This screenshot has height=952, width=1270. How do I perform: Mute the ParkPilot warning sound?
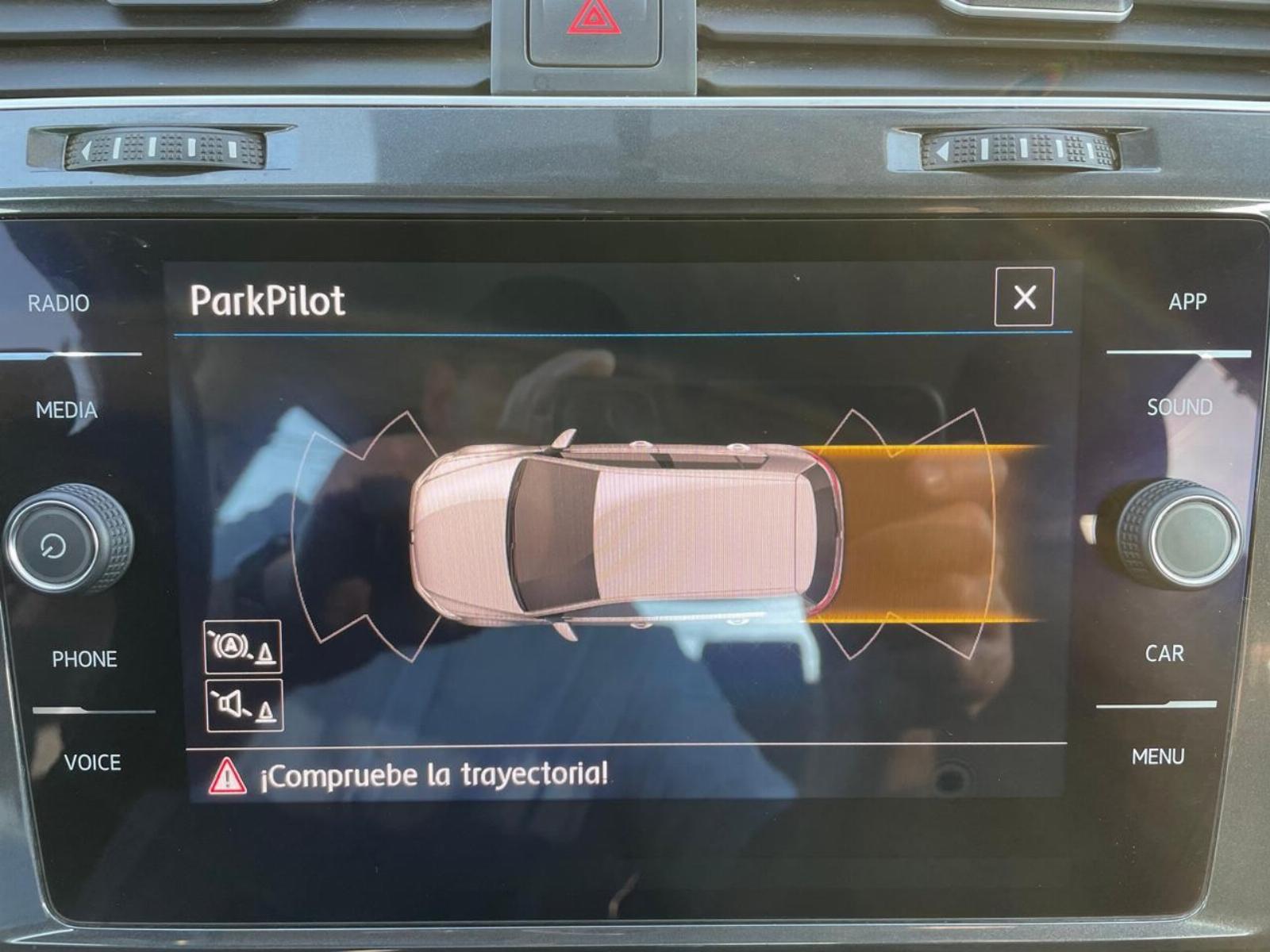click(244, 705)
